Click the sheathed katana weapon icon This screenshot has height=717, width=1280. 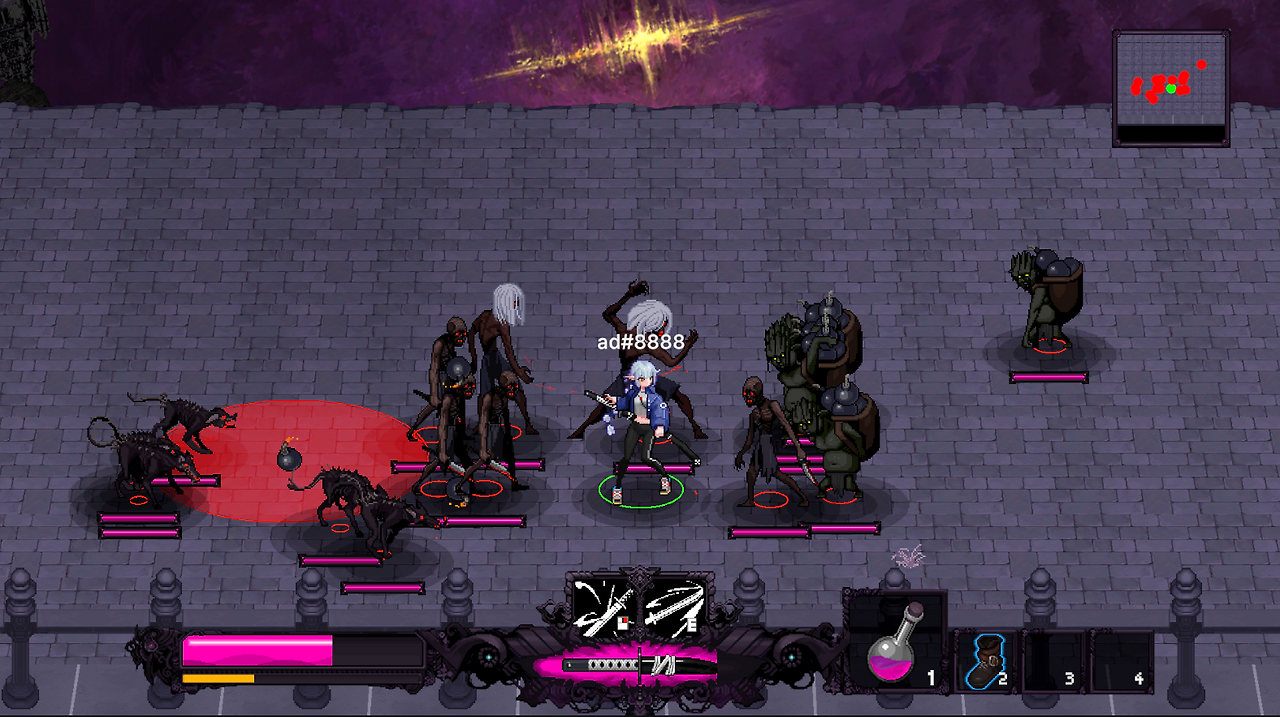tap(638, 664)
